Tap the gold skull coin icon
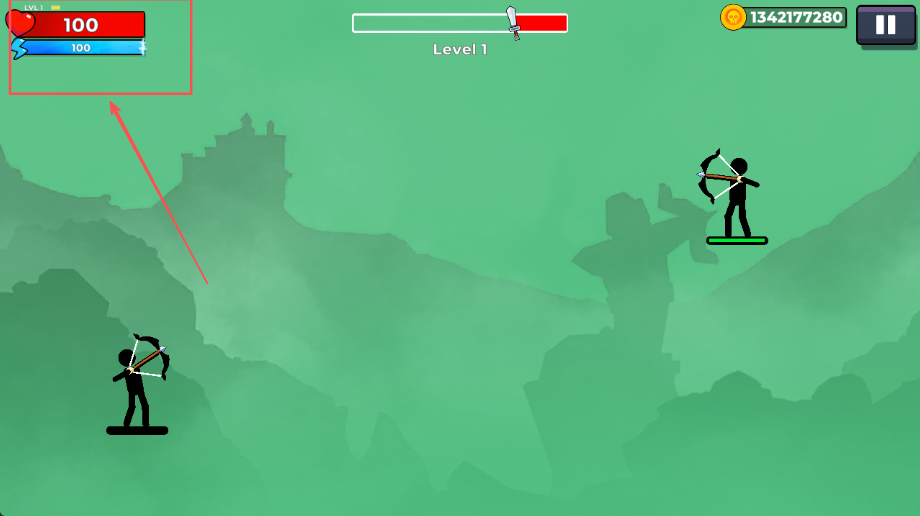Image resolution: width=920 pixels, height=516 pixels. coord(734,17)
